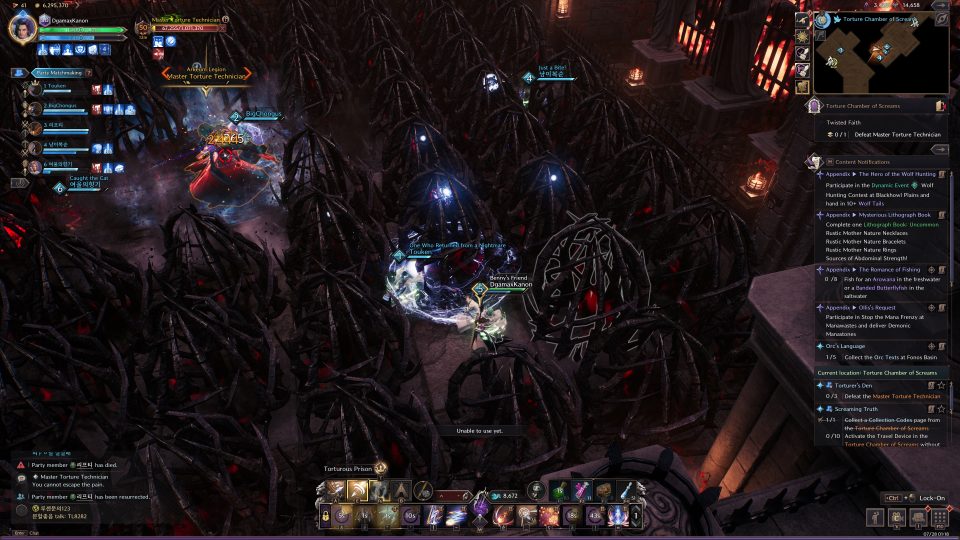This screenshot has height=540, width=960.
Task: Leave dungeon via the exit door icon
Action: [x=940, y=105]
